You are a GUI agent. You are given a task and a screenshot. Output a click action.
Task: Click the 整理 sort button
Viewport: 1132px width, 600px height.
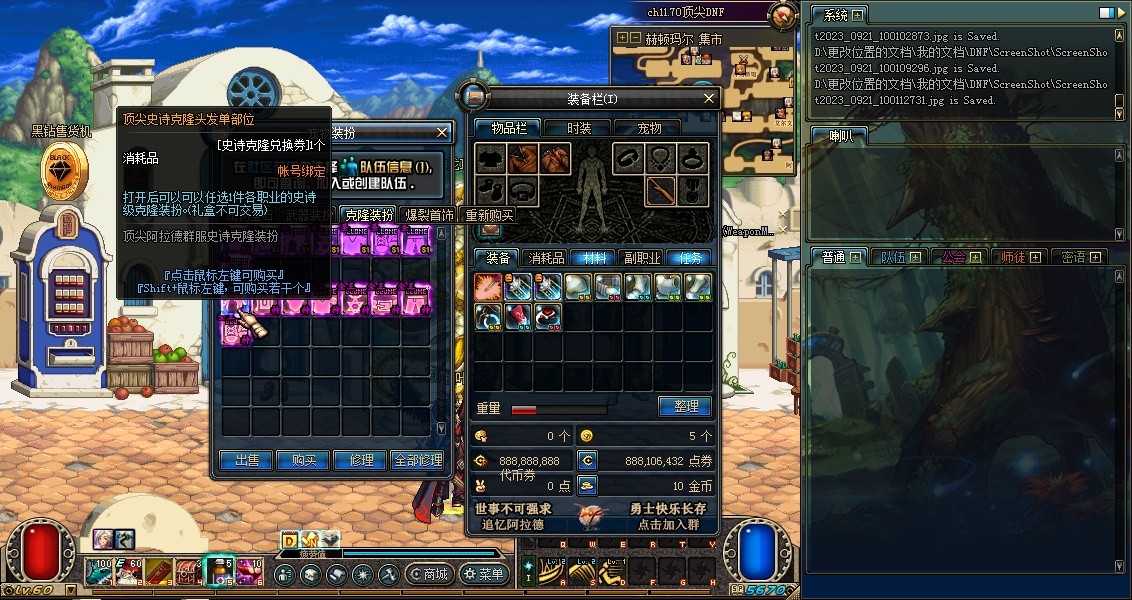click(685, 407)
